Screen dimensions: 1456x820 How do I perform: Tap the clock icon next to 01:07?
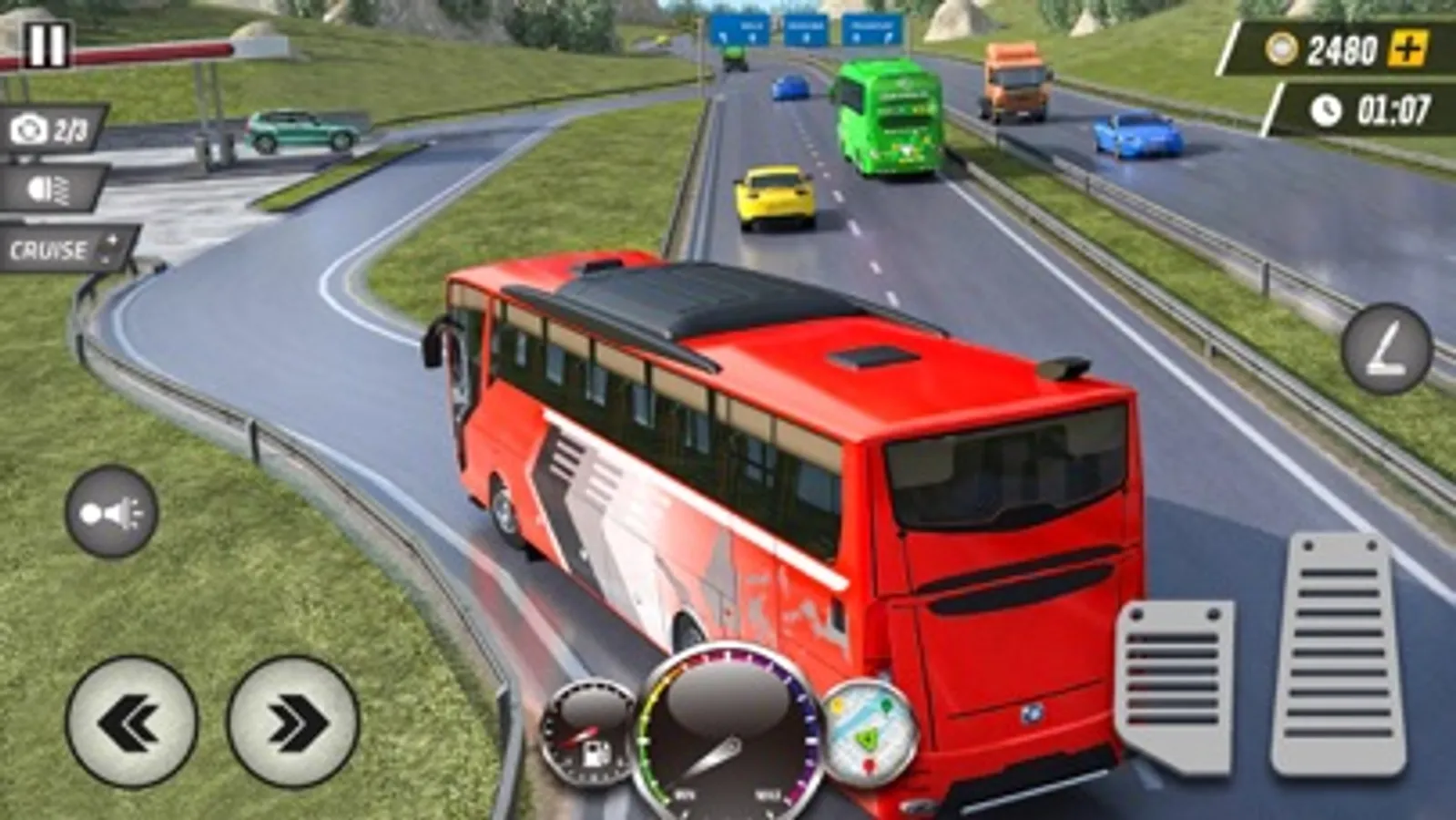(1327, 109)
